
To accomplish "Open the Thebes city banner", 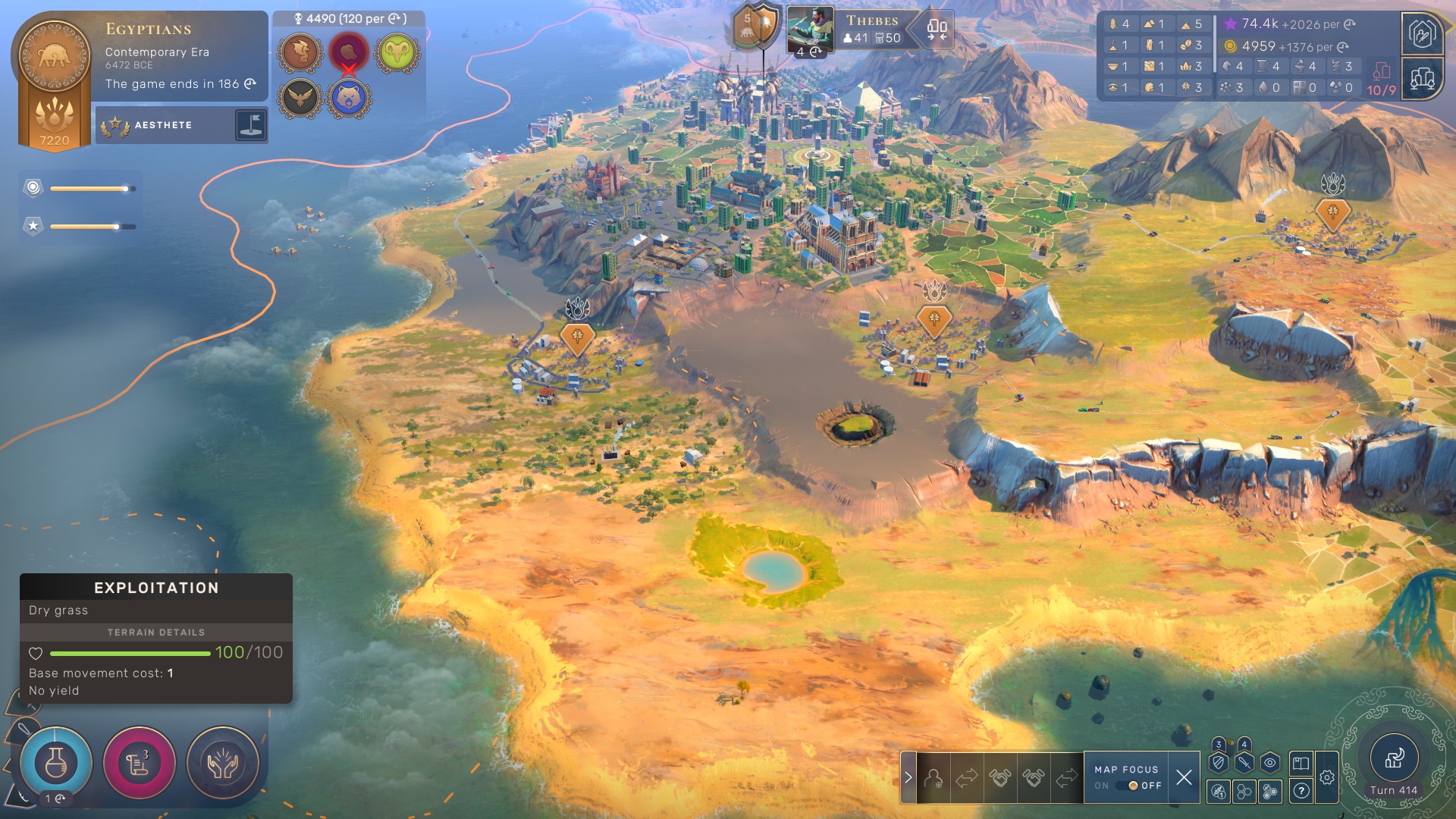I will click(x=872, y=29).
